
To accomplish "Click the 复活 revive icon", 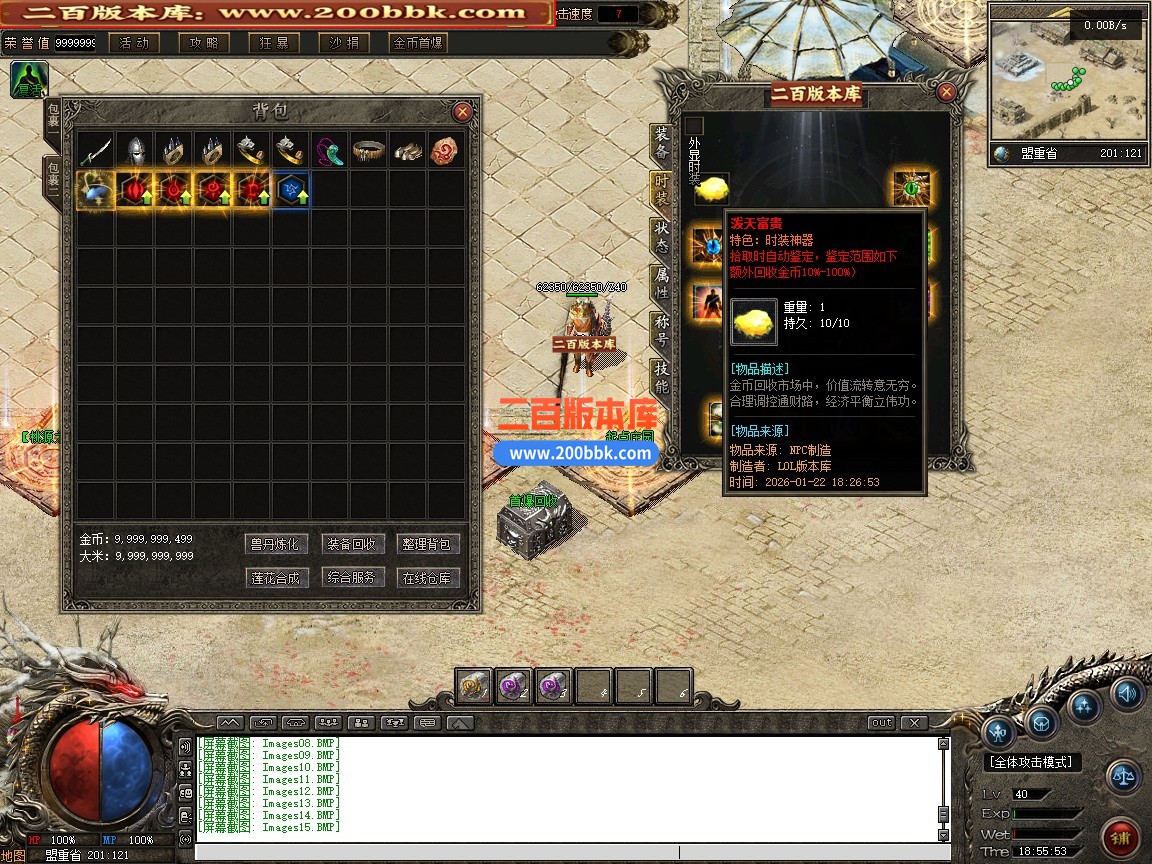I will point(28,80).
